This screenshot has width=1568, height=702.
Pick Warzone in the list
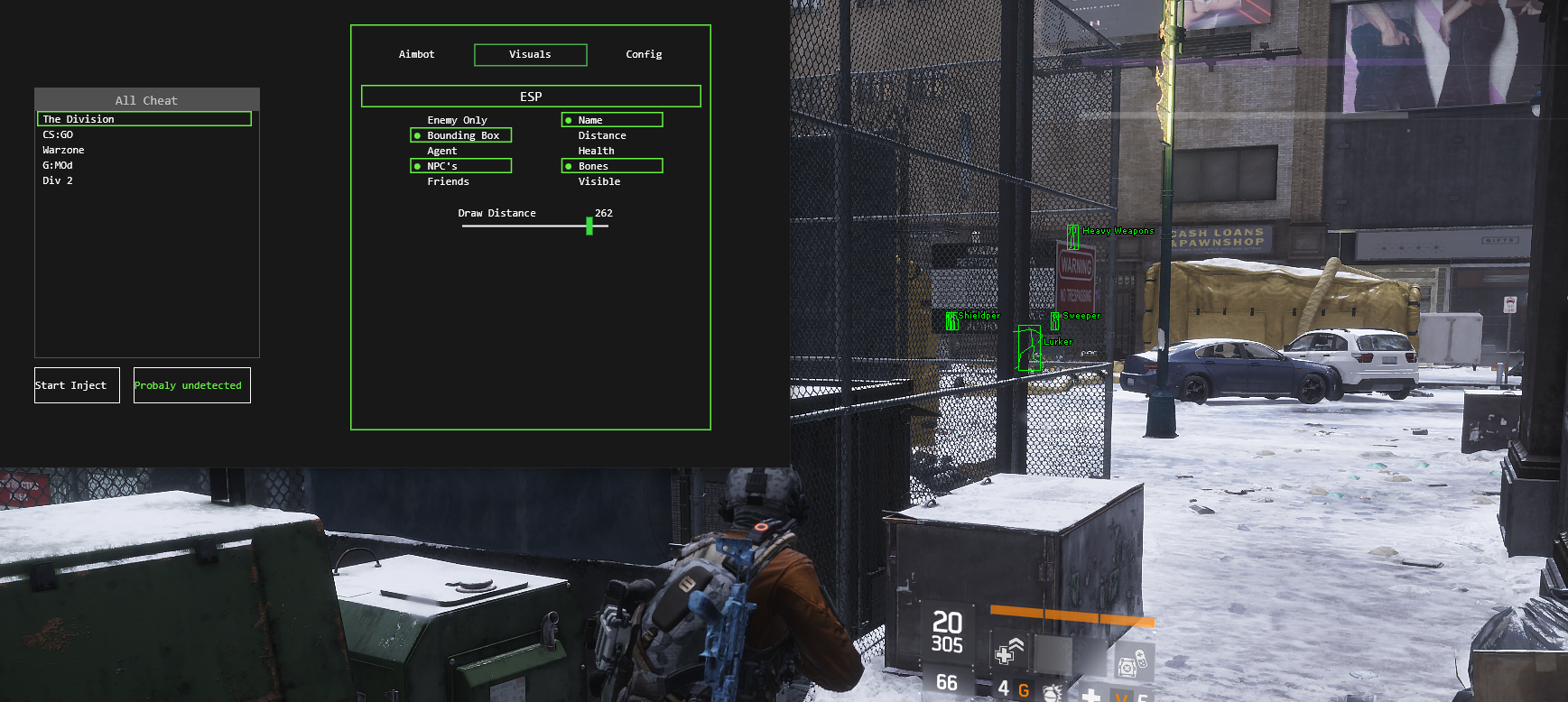(x=63, y=150)
